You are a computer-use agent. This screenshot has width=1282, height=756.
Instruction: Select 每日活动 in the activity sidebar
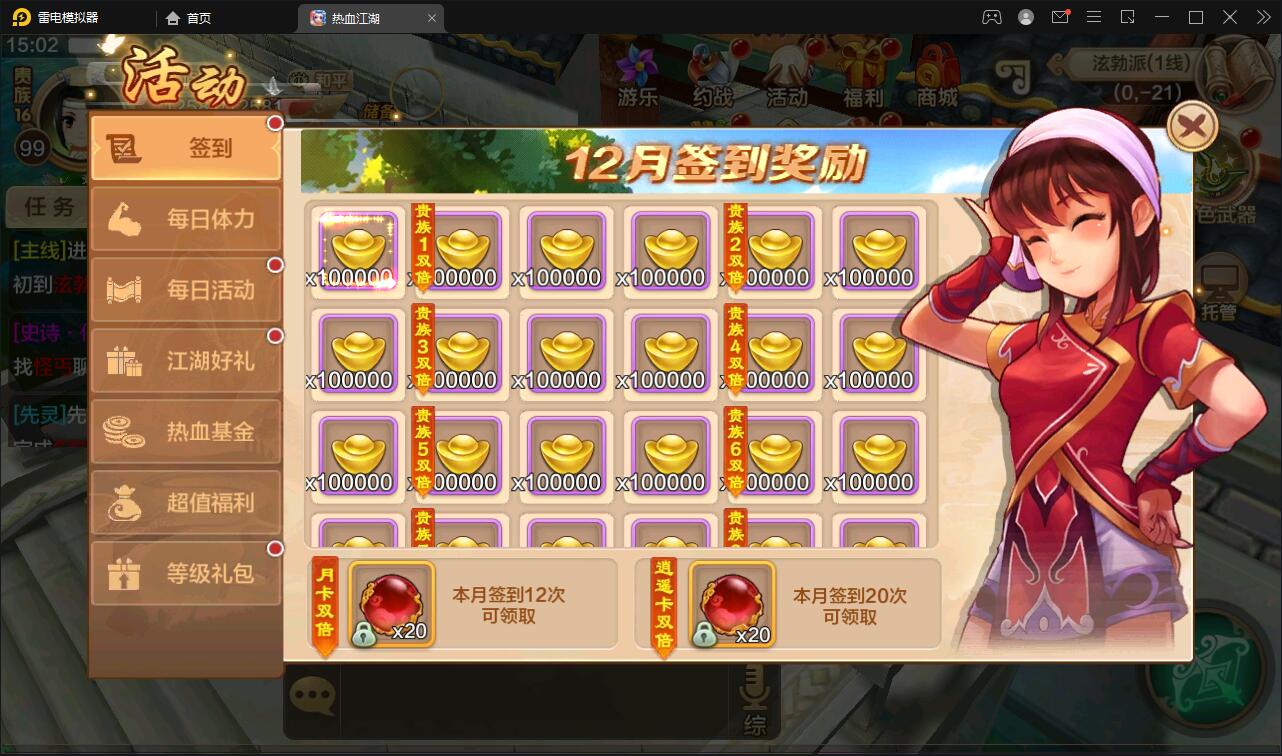186,289
